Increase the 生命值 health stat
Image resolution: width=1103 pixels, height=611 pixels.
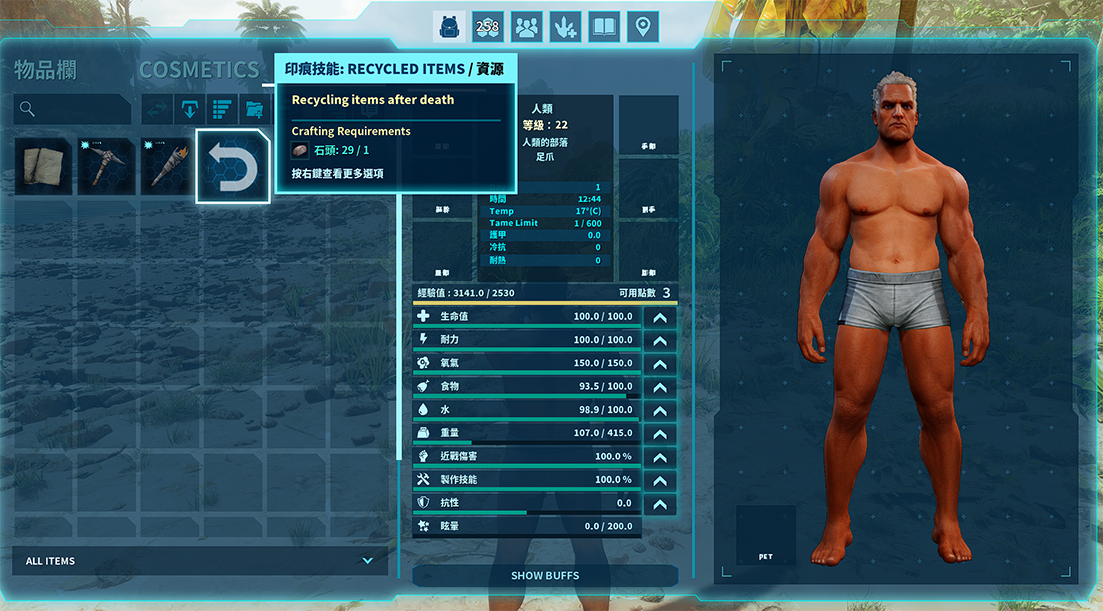point(660,317)
